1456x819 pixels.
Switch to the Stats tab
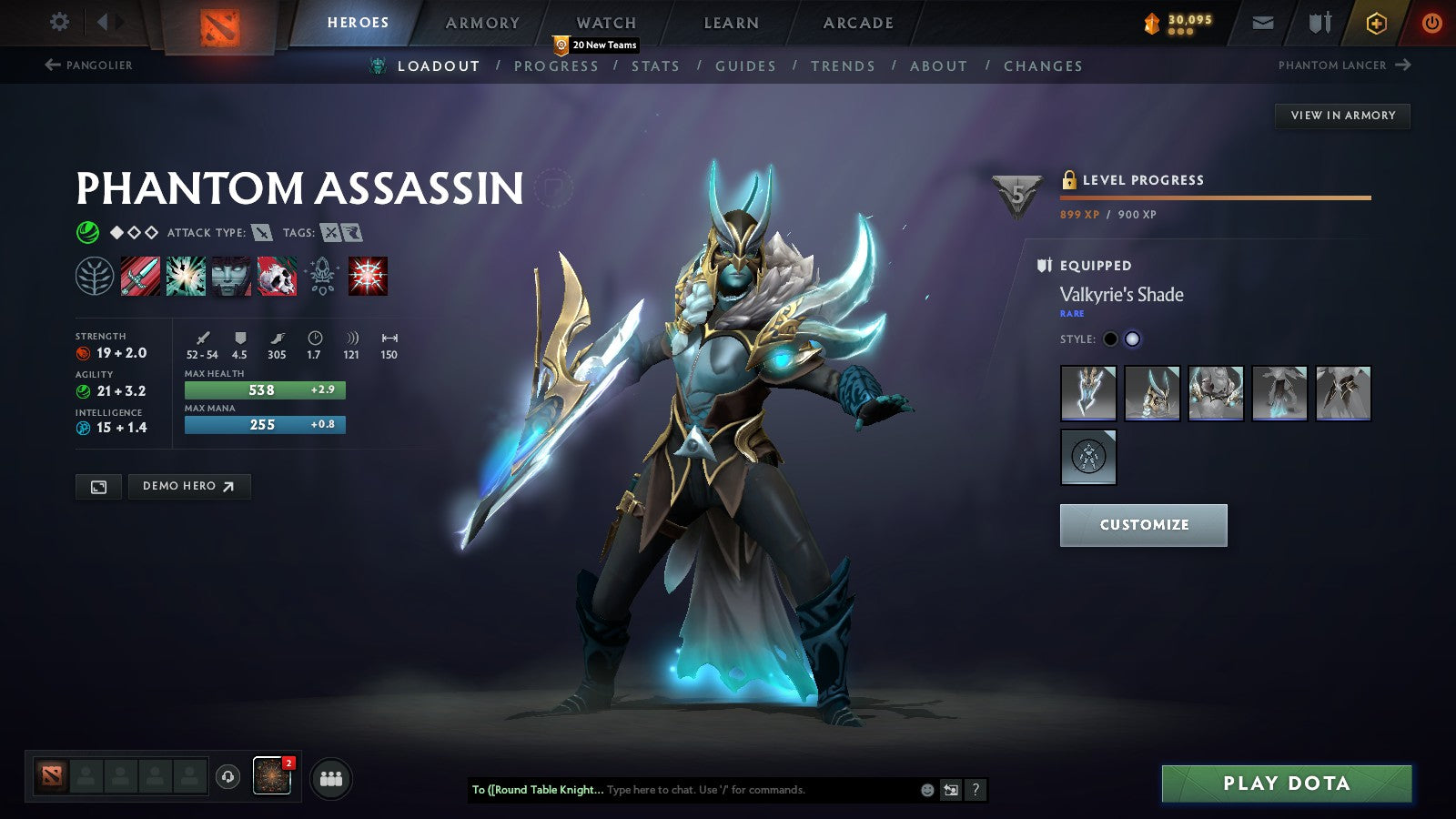[657, 66]
